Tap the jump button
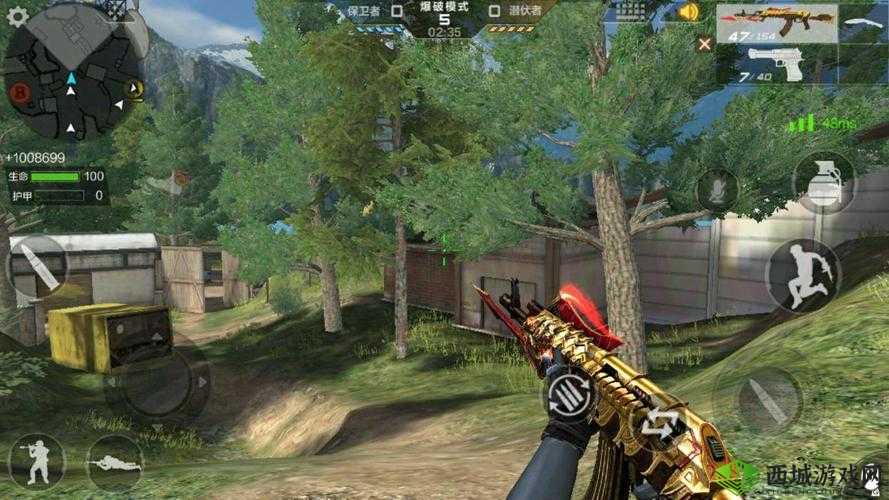 (x=803, y=275)
